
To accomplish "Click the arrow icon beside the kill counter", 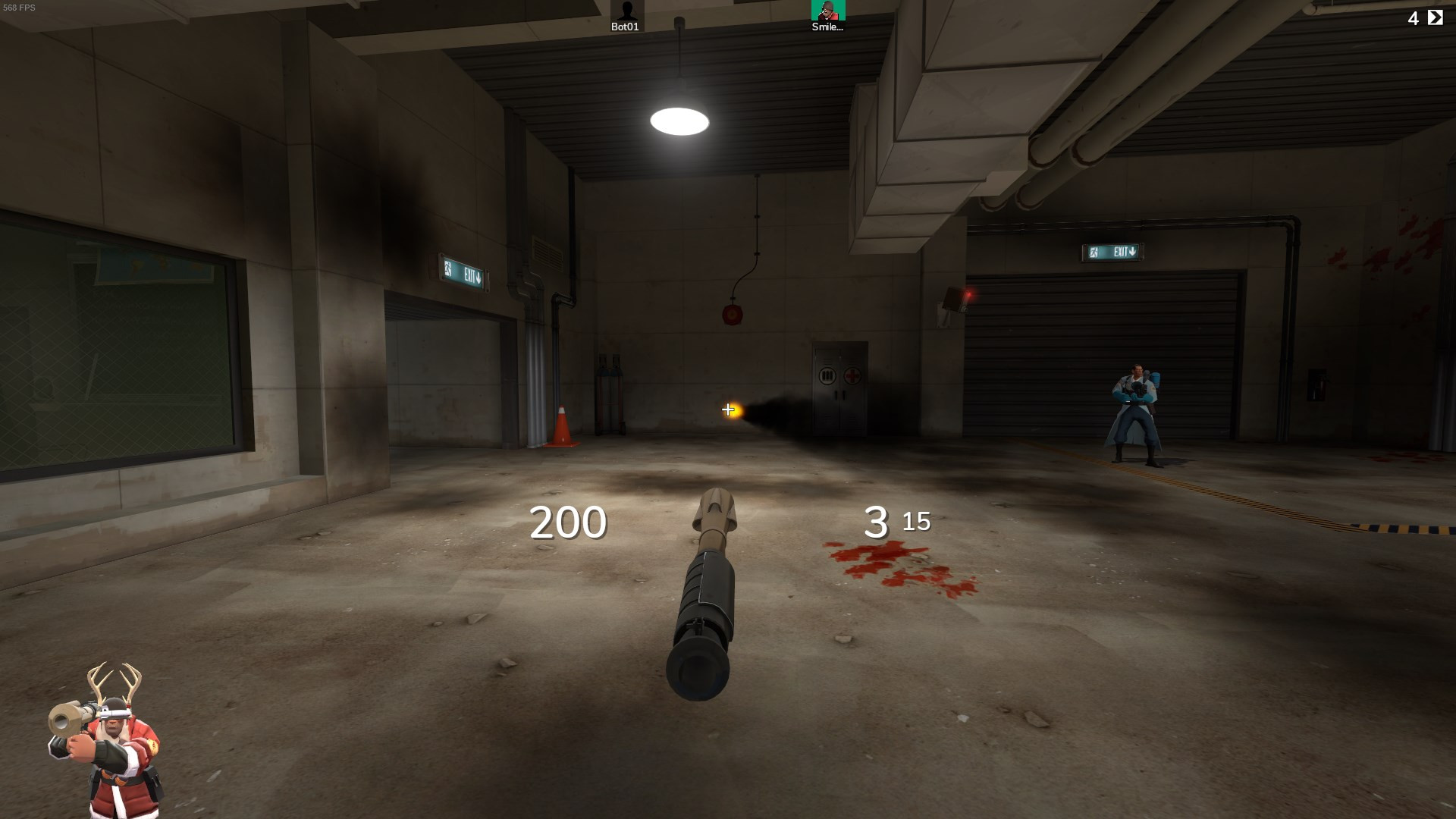I will pos(1434,17).
